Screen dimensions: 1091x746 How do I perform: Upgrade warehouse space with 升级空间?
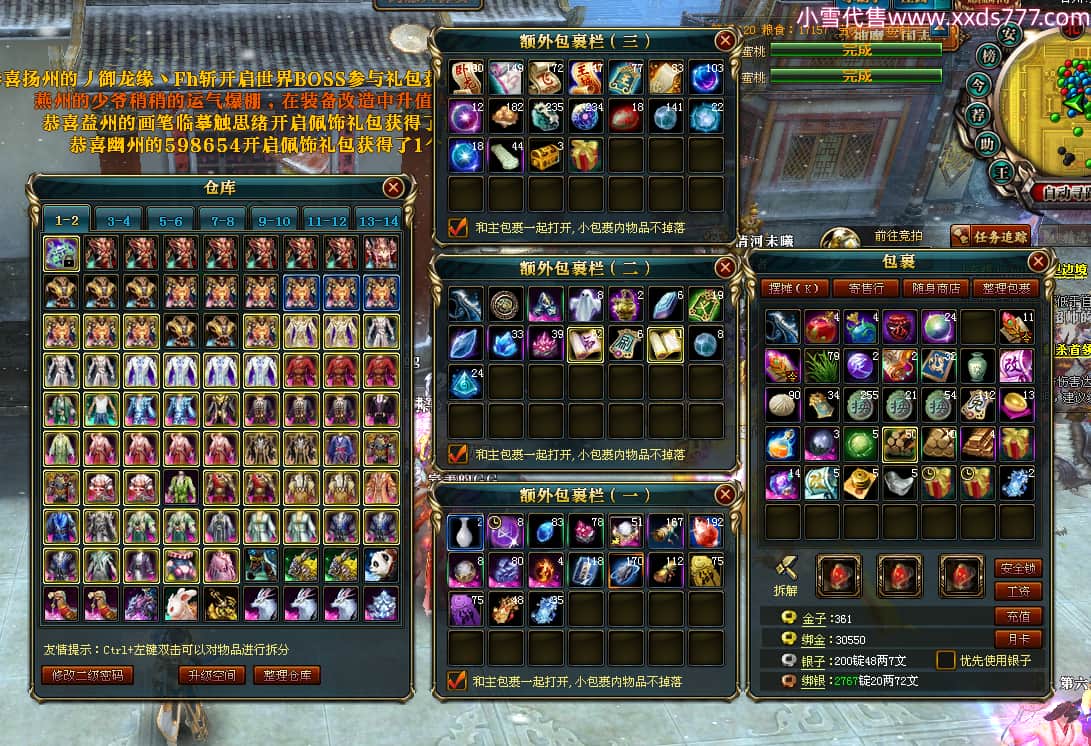tap(212, 675)
